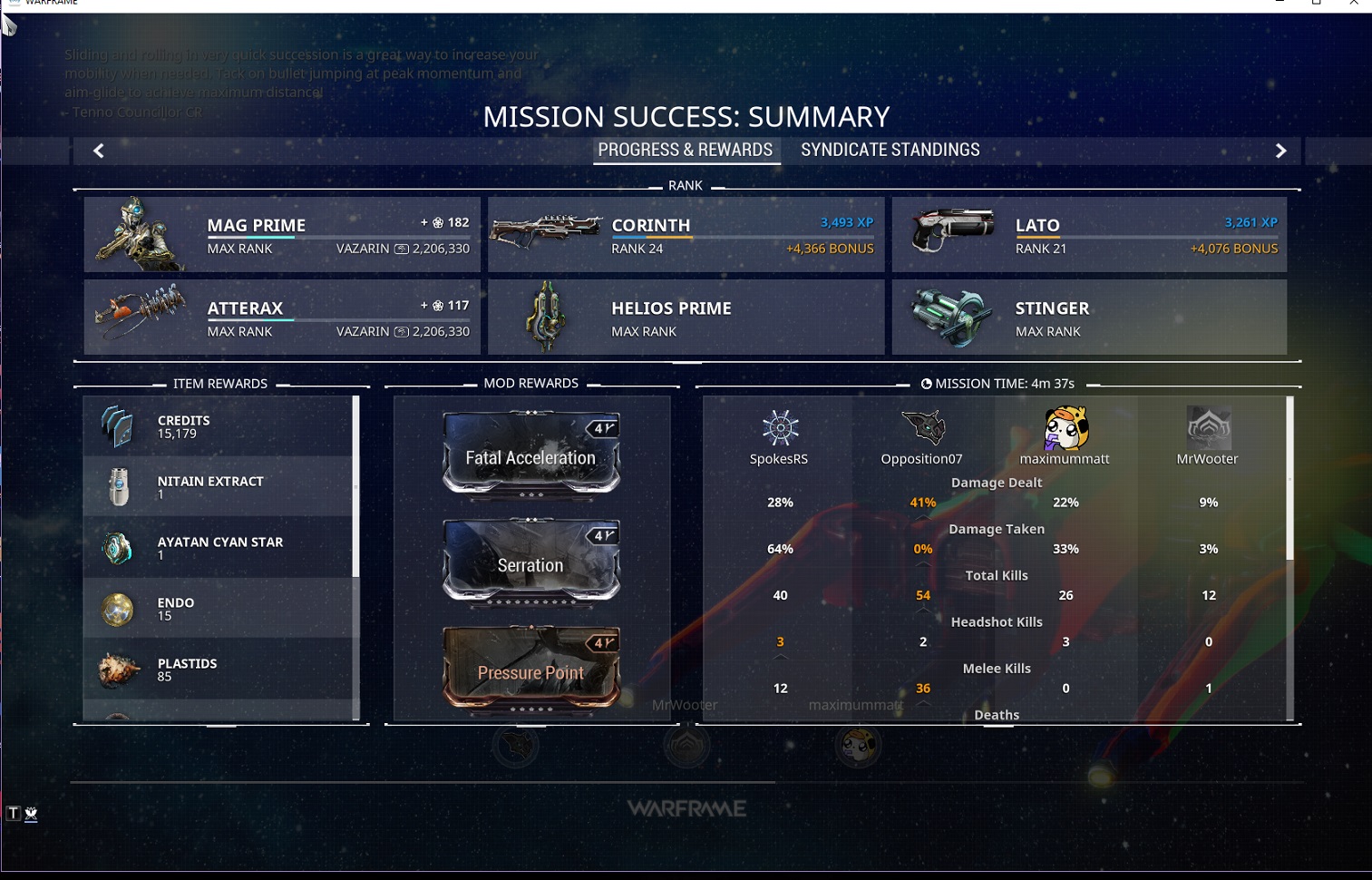Select the Nitain Extract reward row
Viewport: 1372px width, 880px height.
[x=218, y=487]
